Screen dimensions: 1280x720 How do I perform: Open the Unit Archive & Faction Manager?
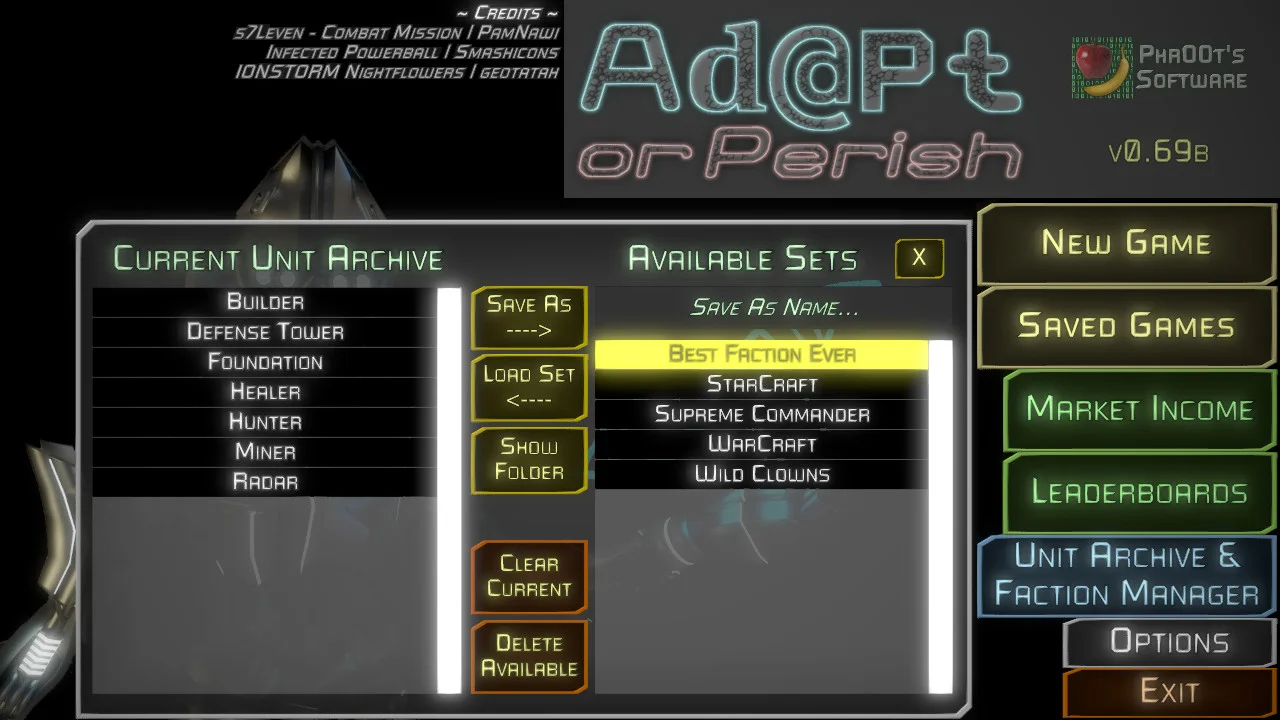coord(1123,575)
